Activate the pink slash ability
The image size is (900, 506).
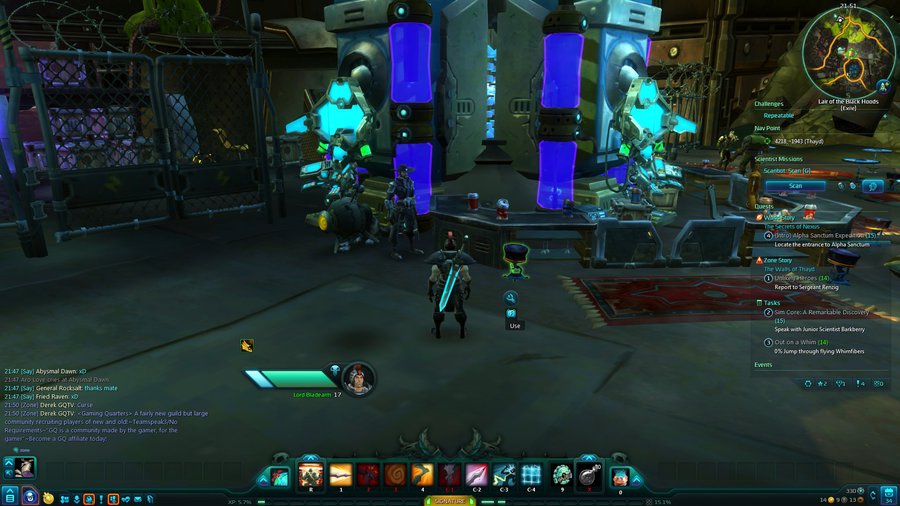477,475
